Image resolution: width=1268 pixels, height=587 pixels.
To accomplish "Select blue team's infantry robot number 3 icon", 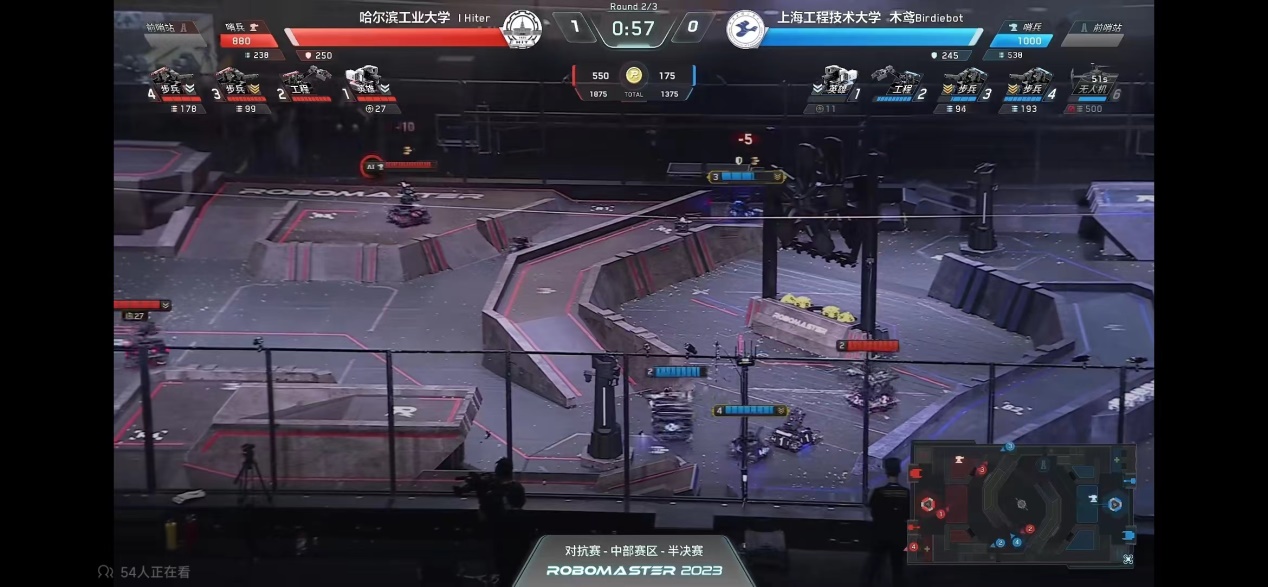I will pos(964,80).
